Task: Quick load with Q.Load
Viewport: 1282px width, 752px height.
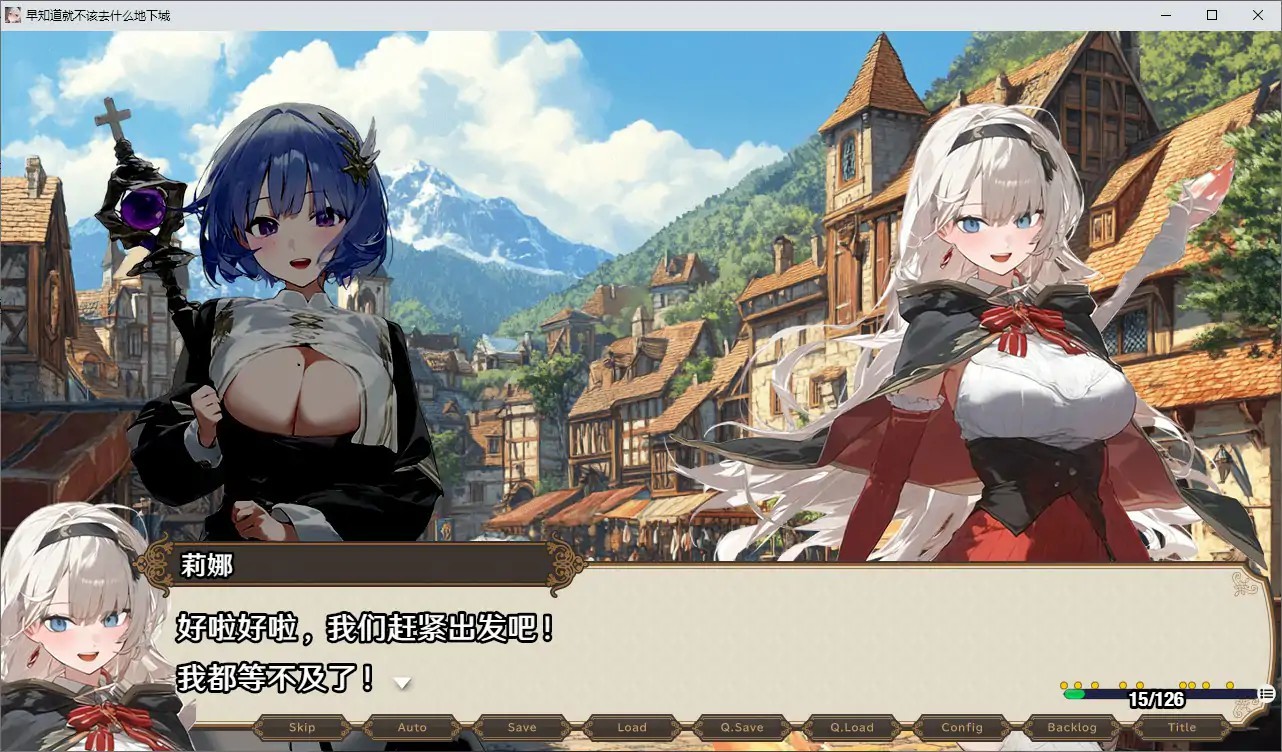Action: (x=851, y=727)
